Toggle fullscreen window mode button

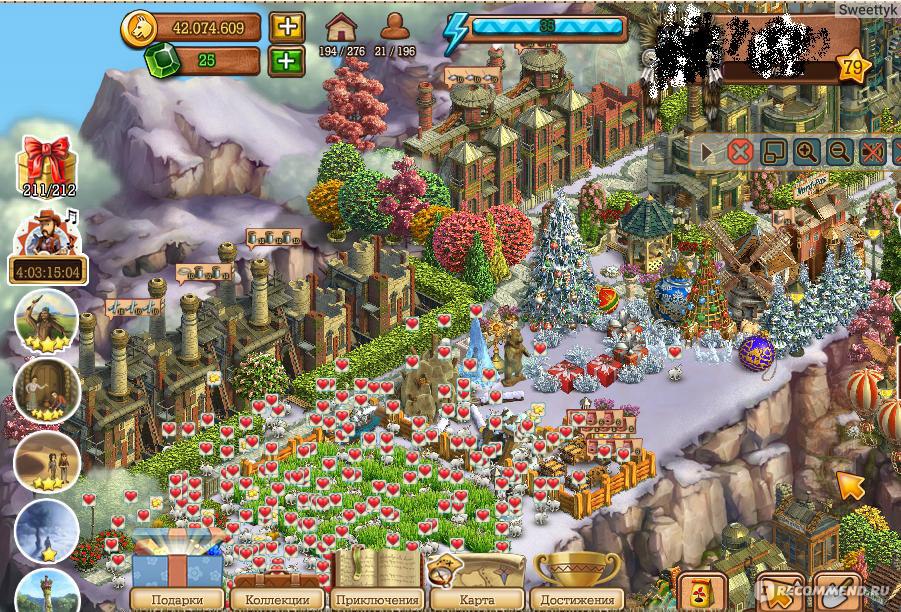pos(773,152)
